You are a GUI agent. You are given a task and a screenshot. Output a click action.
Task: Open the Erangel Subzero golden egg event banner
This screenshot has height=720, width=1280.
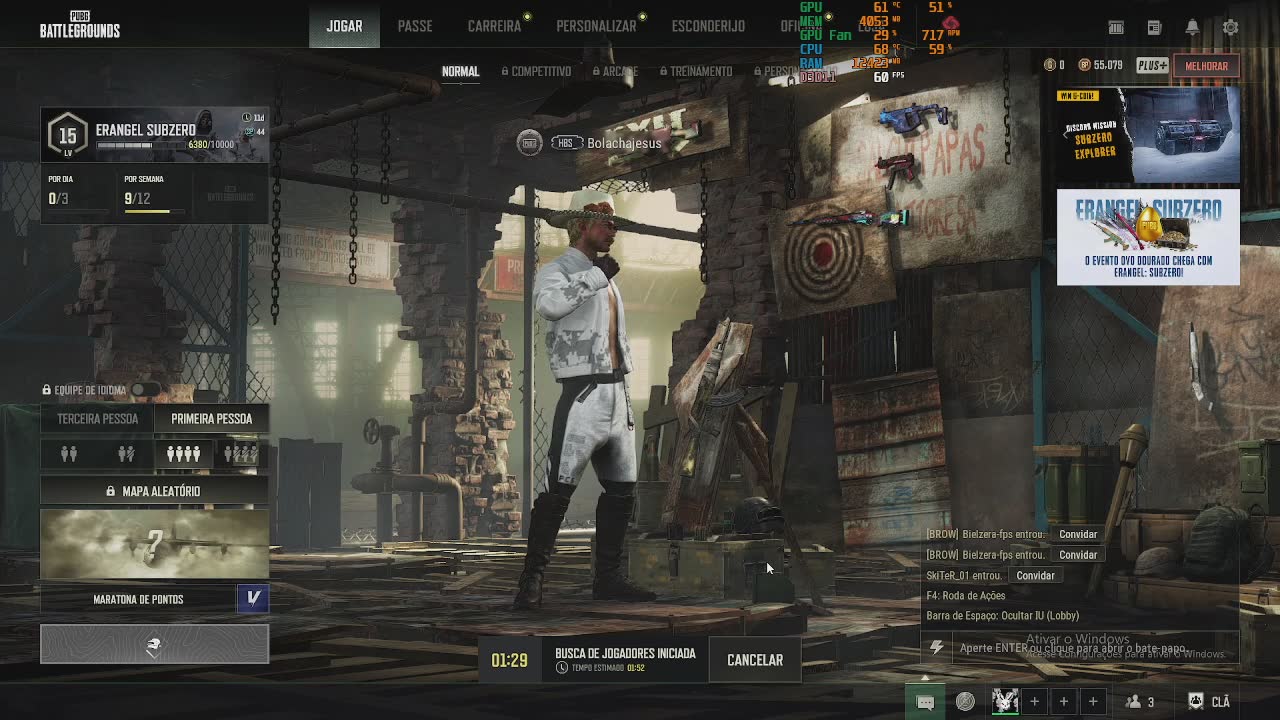coord(1148,237)
